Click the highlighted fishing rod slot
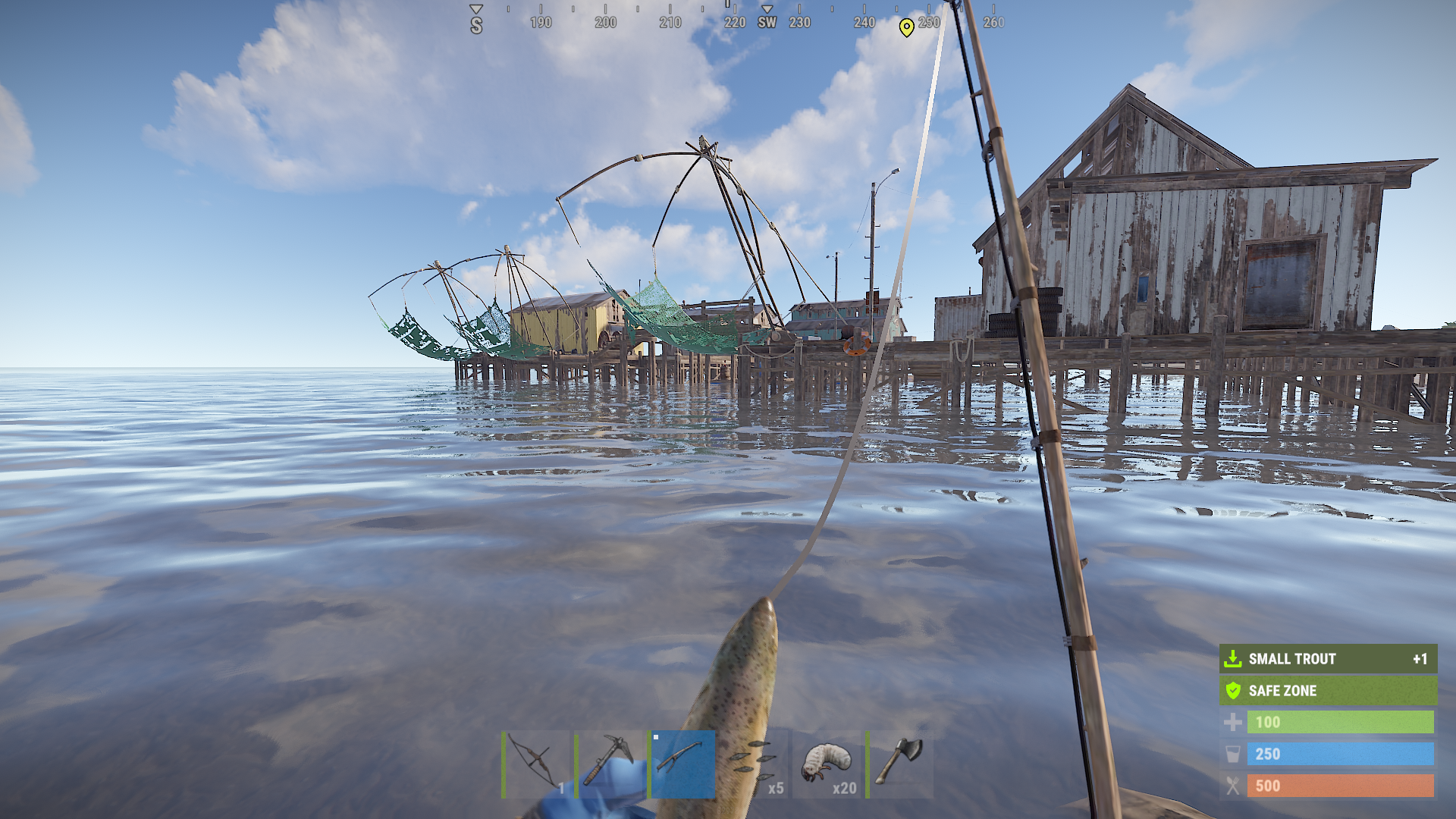 click(x=682, y=764)
